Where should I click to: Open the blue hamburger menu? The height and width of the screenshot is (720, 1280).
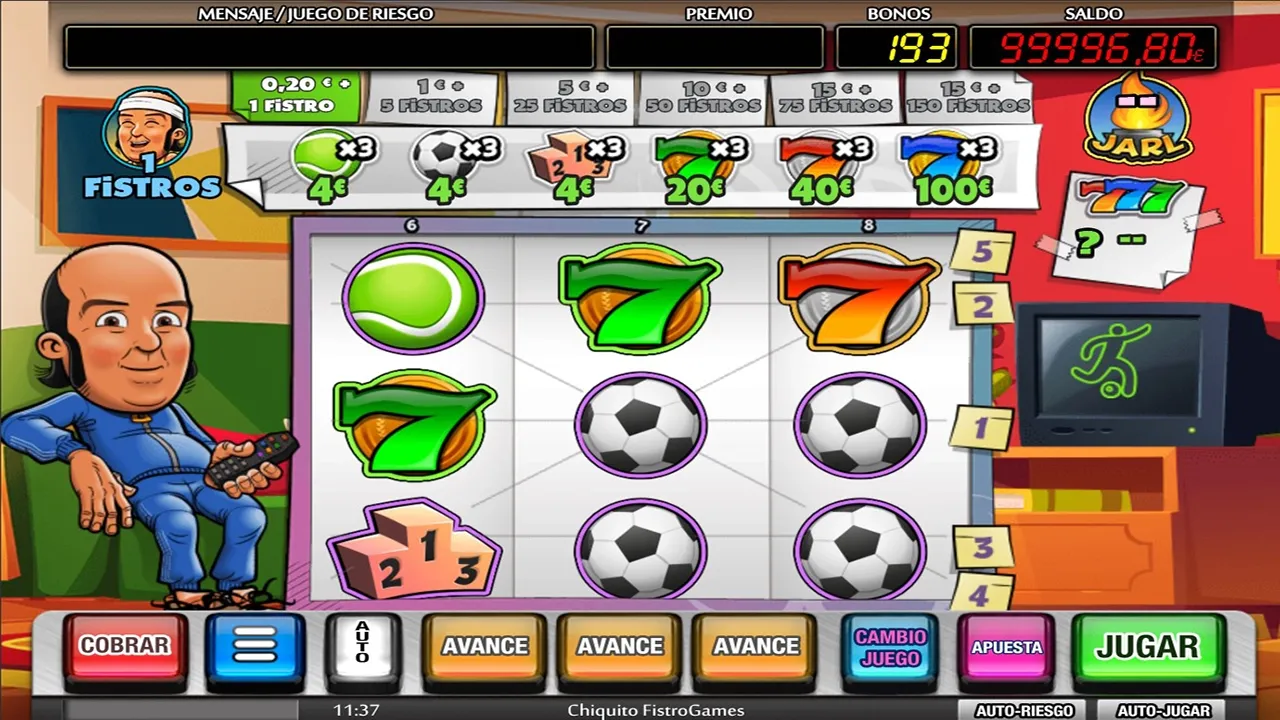255,646
